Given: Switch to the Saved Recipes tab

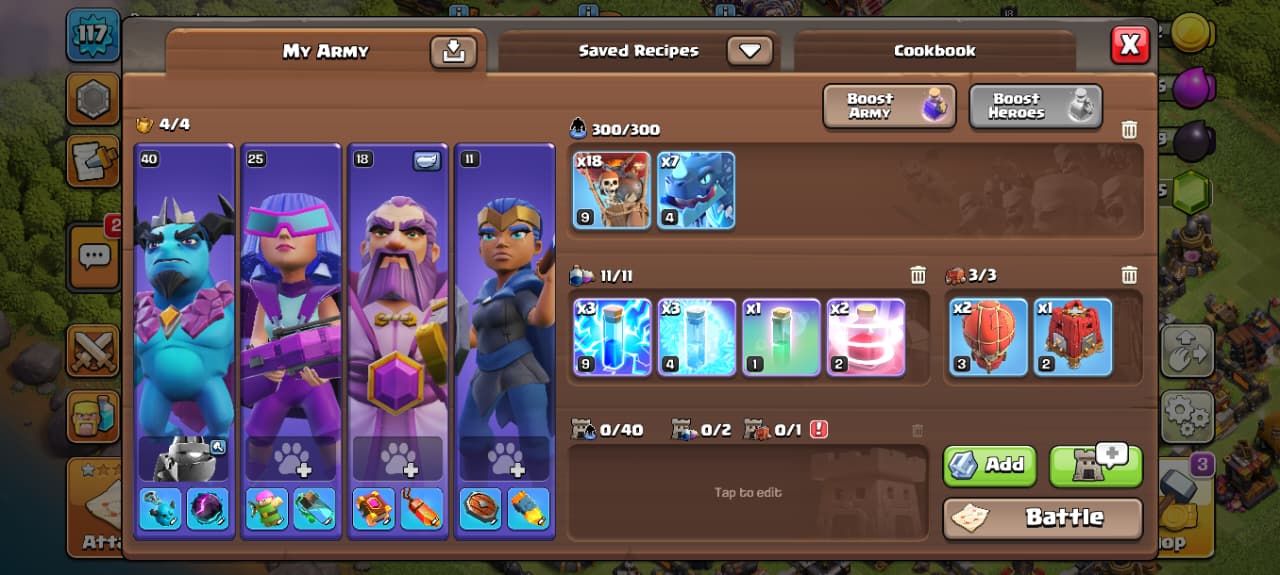Looking at the screenshot, I should pos(638,51).
